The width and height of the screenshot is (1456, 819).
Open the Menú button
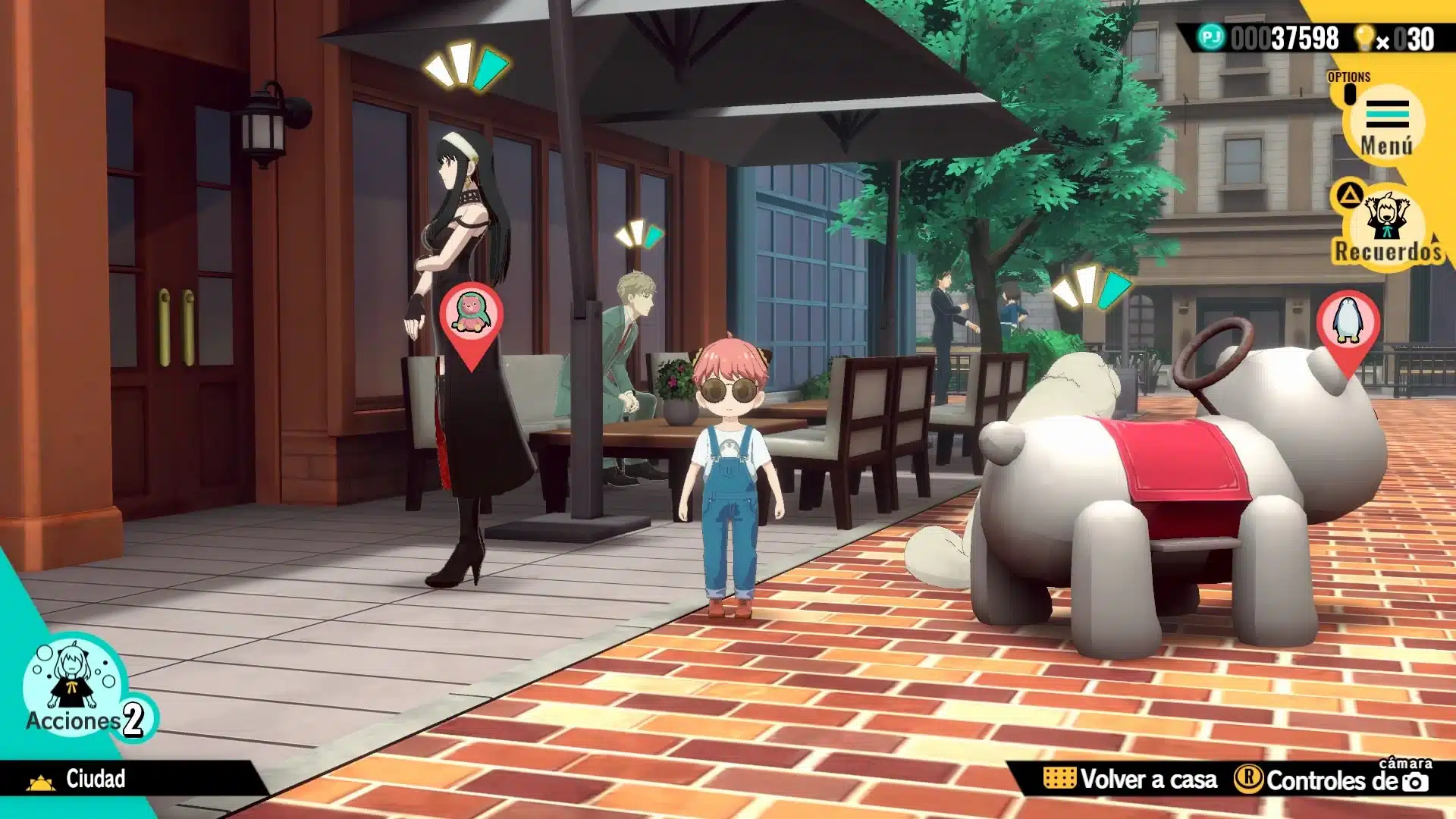pos(1386,124)
